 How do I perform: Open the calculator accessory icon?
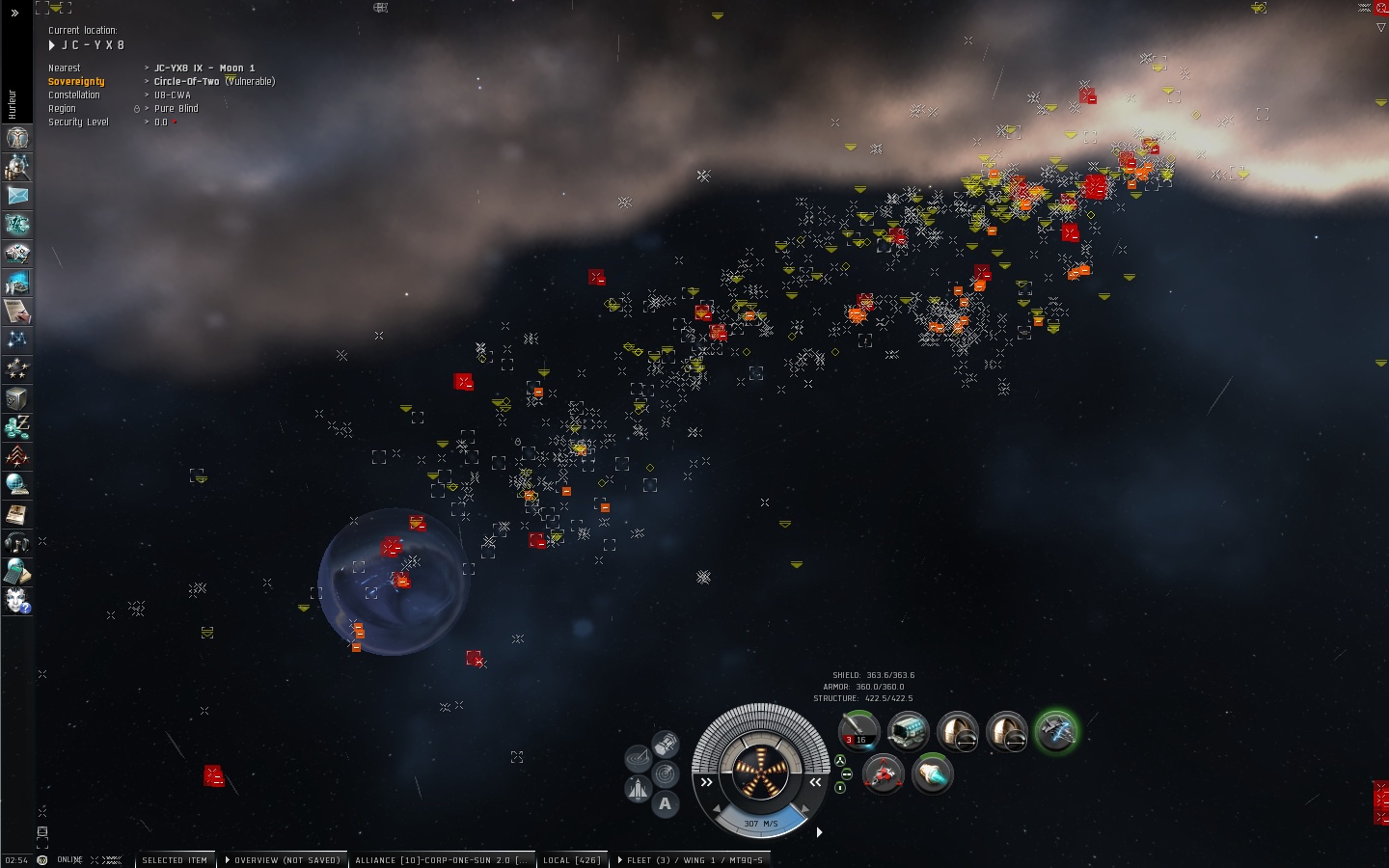17,572
